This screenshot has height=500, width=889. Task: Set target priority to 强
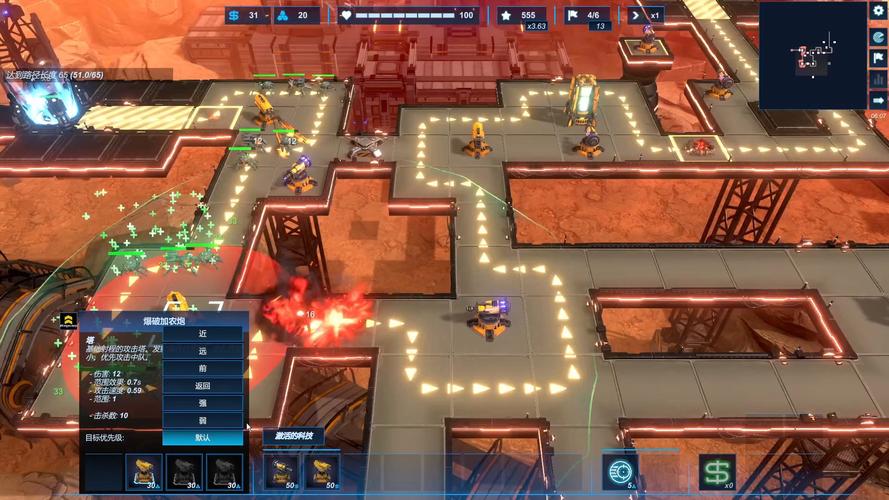point(203,402)
